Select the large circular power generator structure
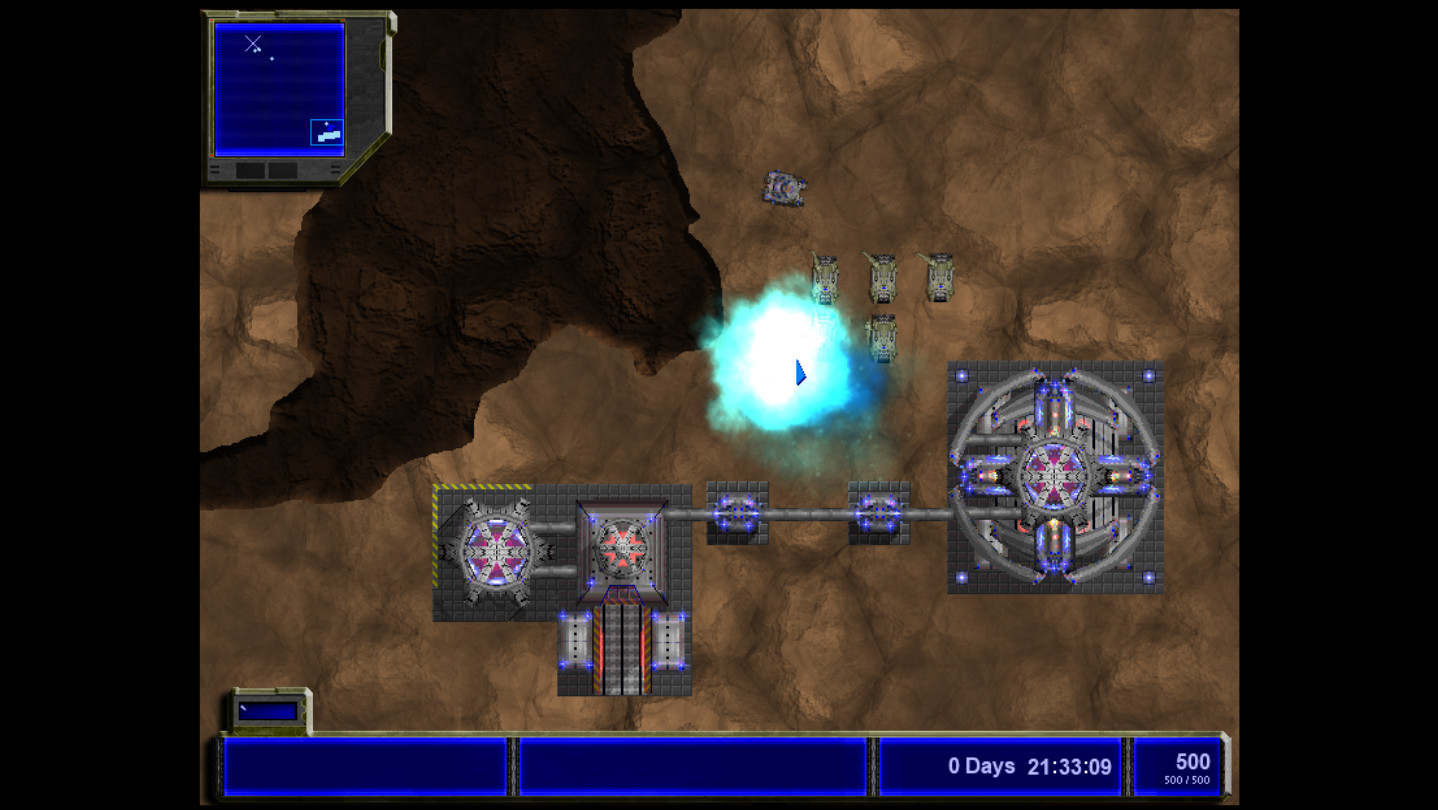The width and height of the screenshot is (1438, 810). (x=1056, y=478)
